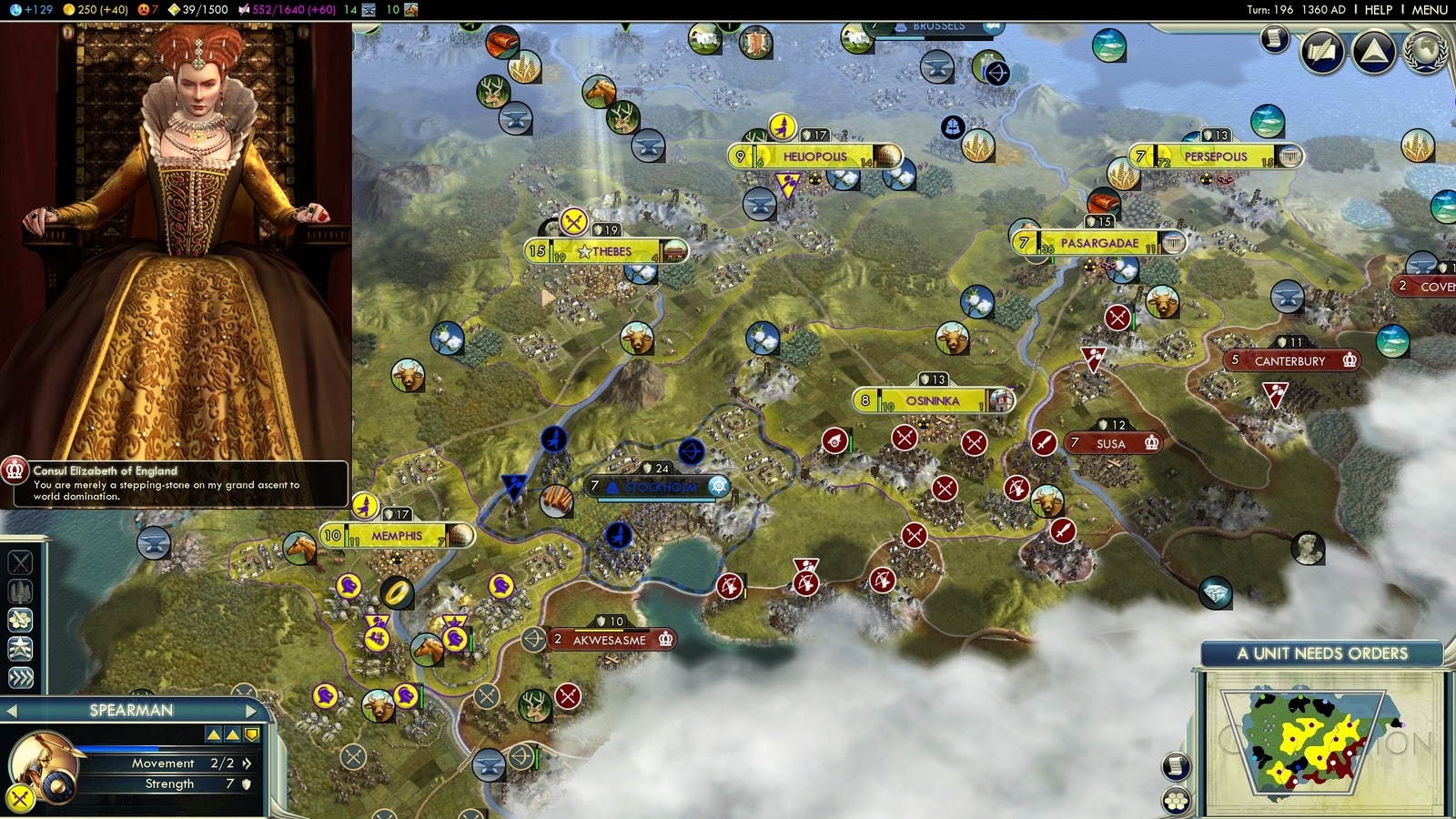Viewport: 1456px width, 819px height.
Task: Open the notification log scroll icon beside the minimap
Action: click(1177, 764)
